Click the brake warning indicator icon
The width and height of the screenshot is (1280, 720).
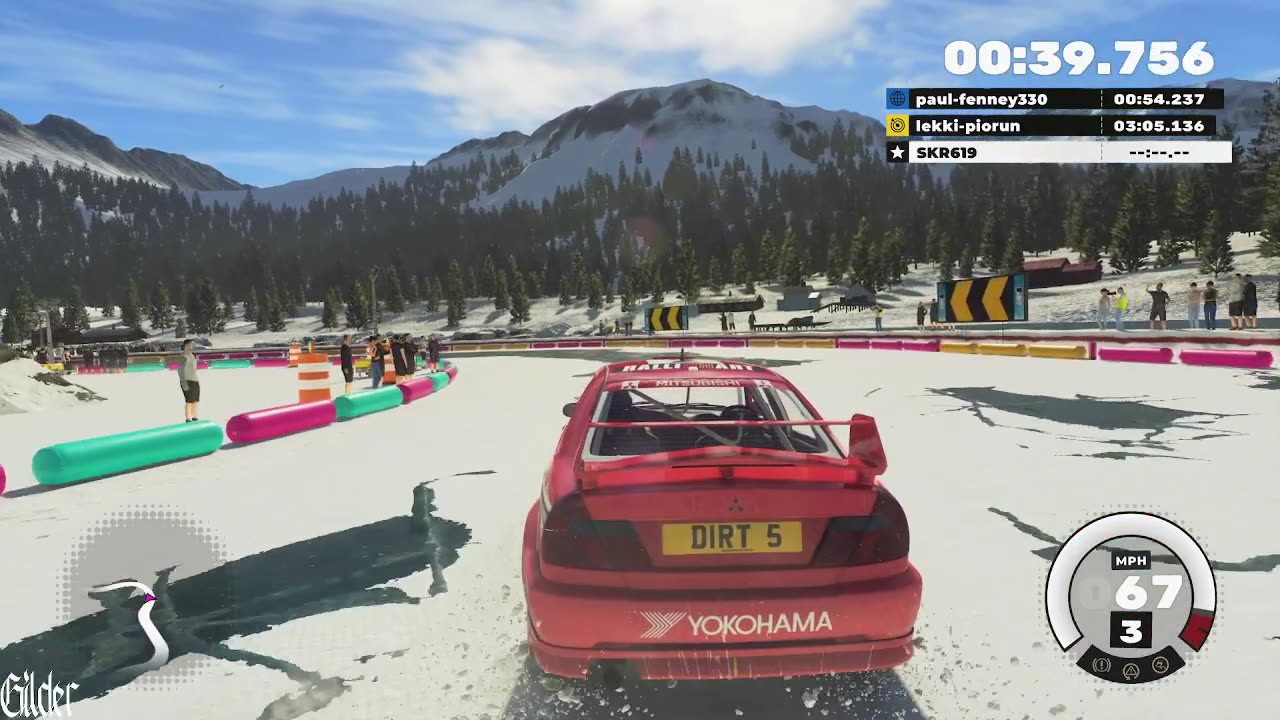coord(1103,663)
